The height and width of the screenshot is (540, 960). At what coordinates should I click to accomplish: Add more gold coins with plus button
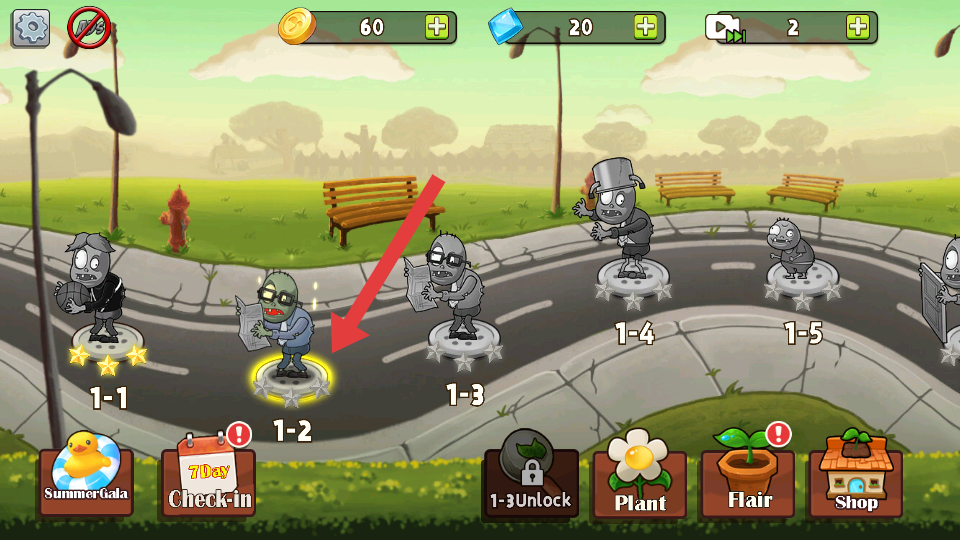tap(437, 27)
